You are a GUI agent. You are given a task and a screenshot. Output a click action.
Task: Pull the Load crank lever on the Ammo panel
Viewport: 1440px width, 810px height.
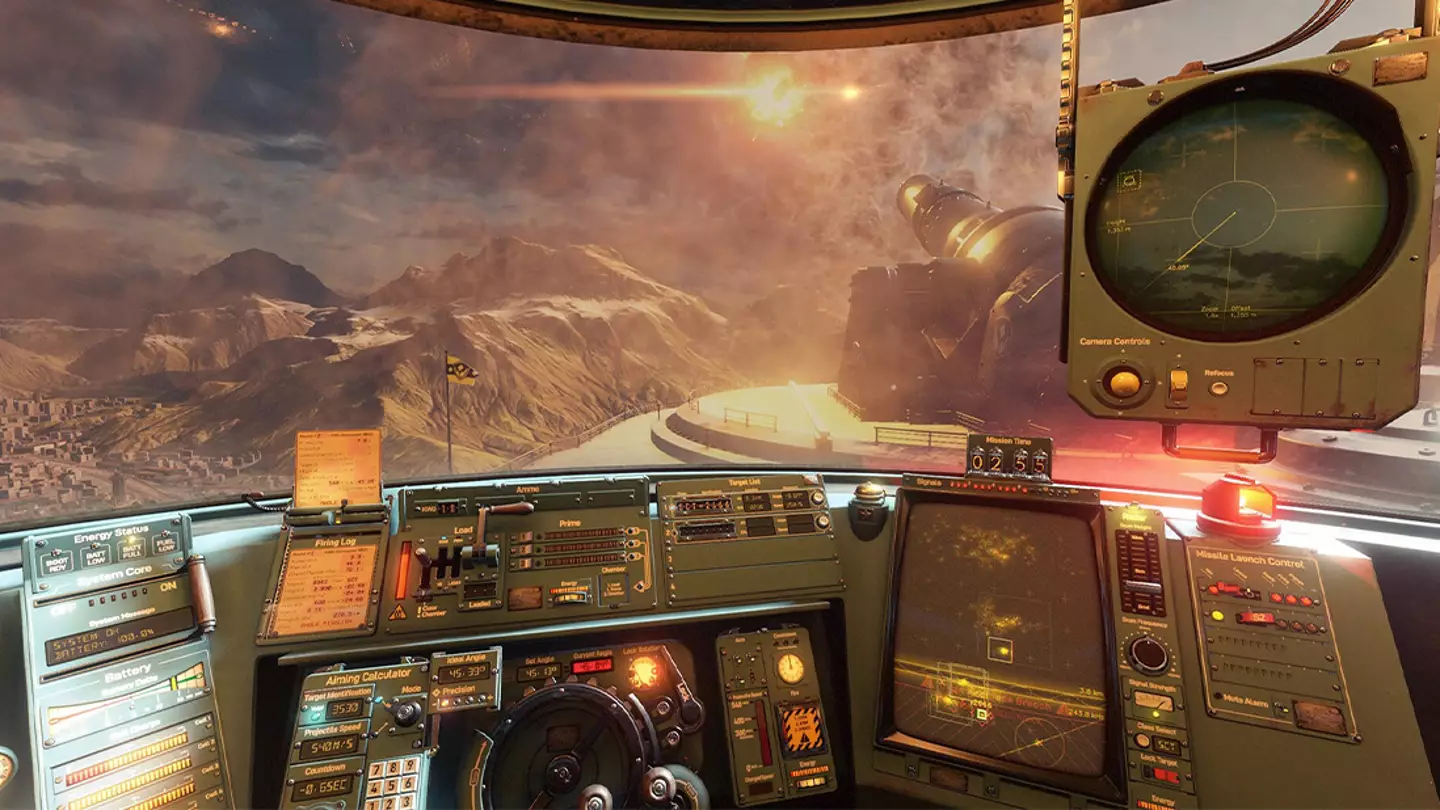point(511,507)
